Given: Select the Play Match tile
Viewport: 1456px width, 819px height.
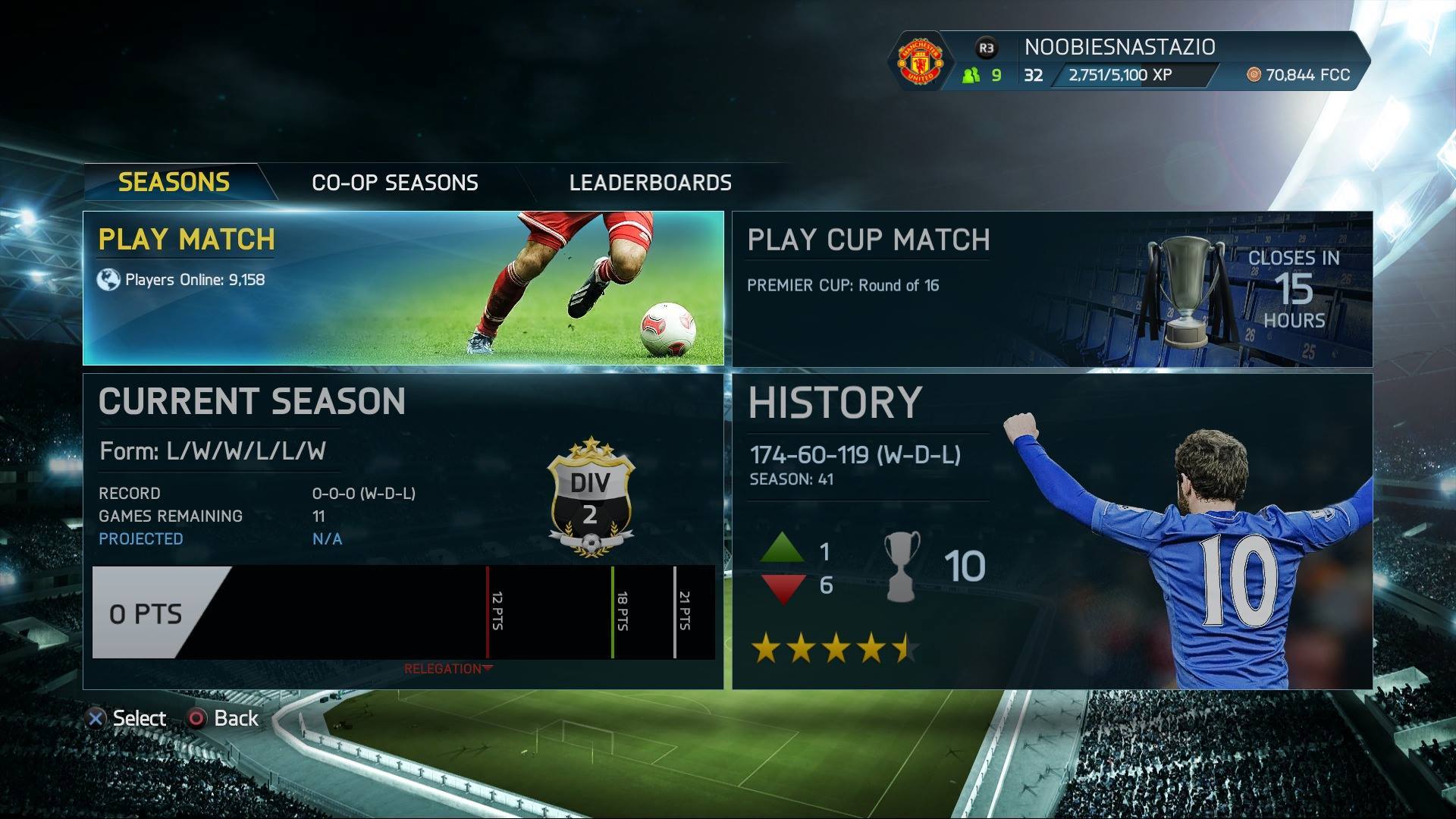Looking at the screenshot, I should point(403,288).
